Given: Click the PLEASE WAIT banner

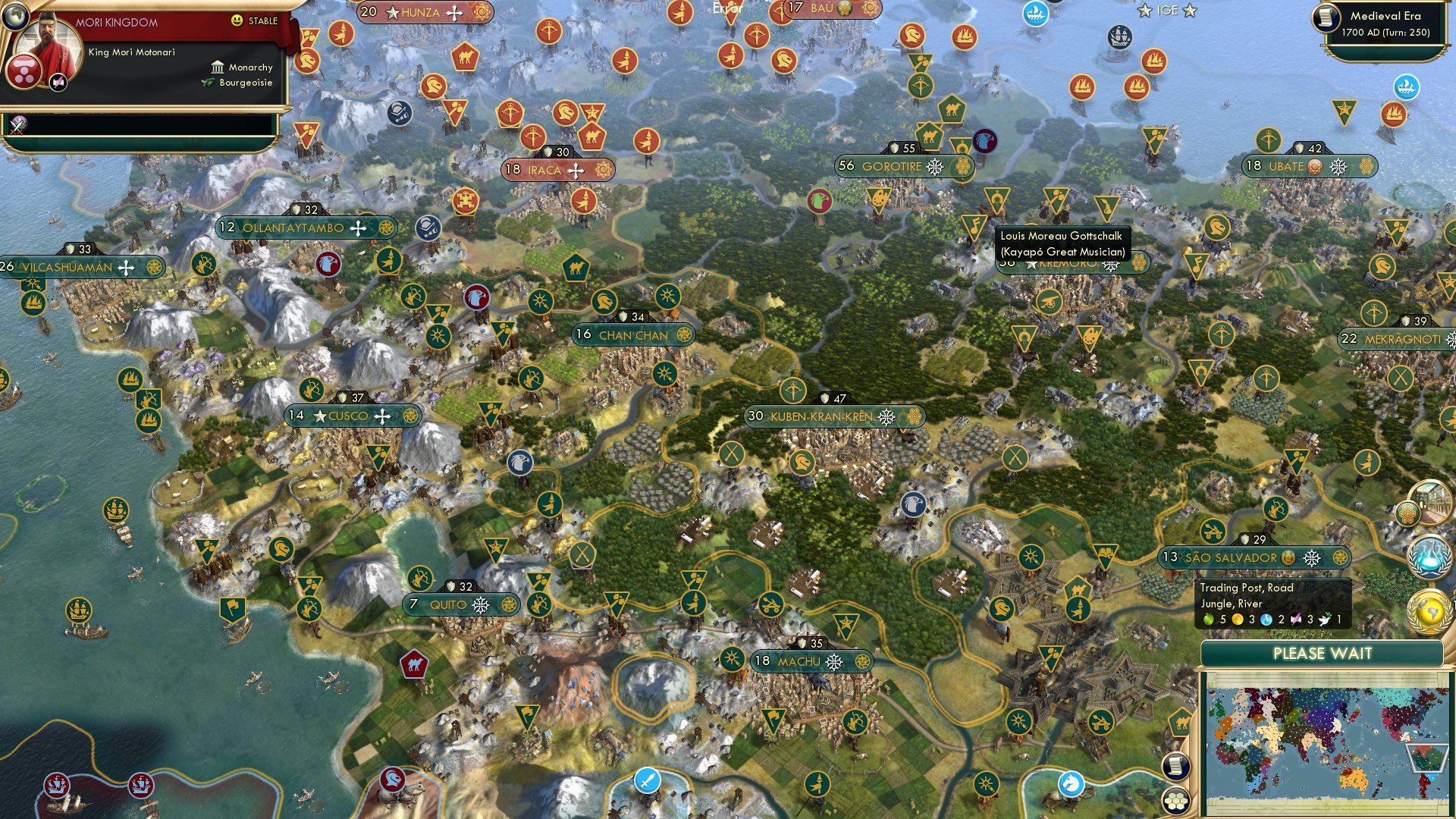Looking at the screenshot, I should [1323, 654].
